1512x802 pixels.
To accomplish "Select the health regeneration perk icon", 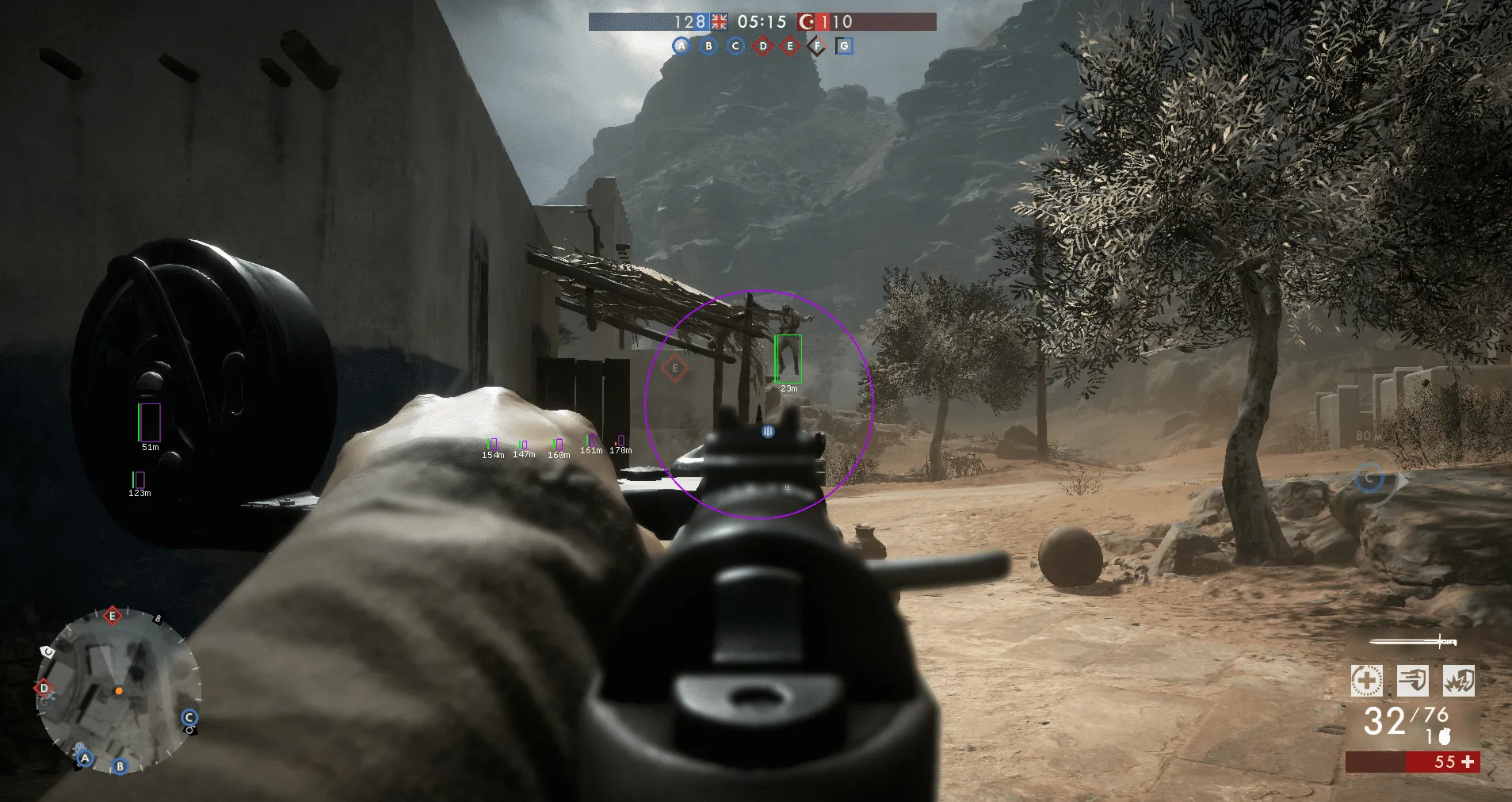I will (1367, 680).
